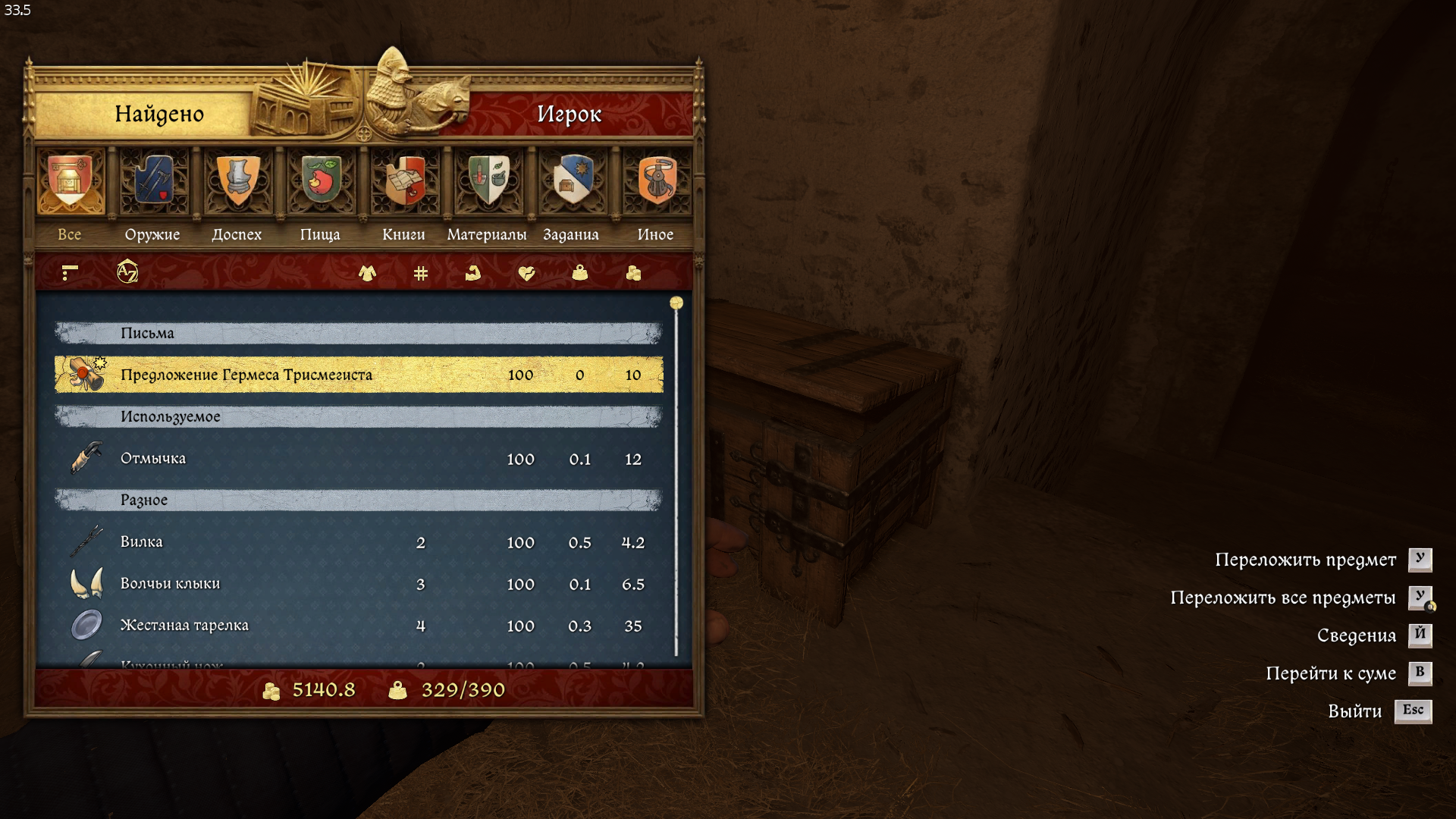Switch to the Игрок (Player) panel
This screenshot has height=819, width=1456.
[569, 114]
